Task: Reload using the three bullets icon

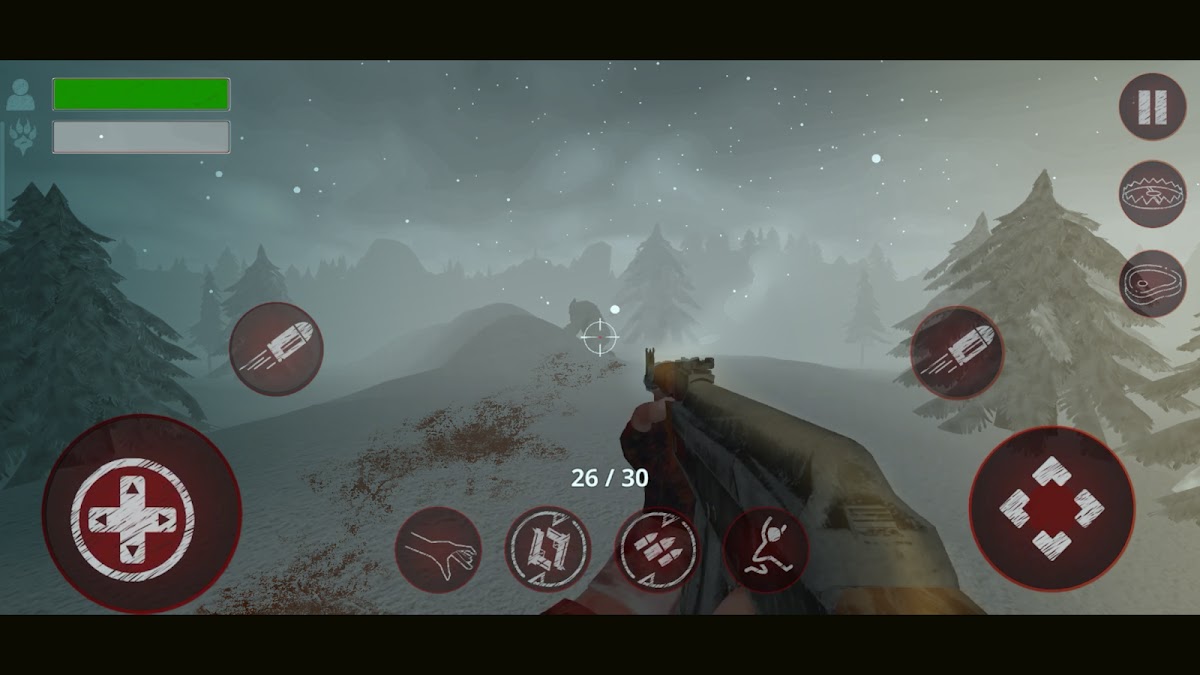Action: tap(656, 550)
